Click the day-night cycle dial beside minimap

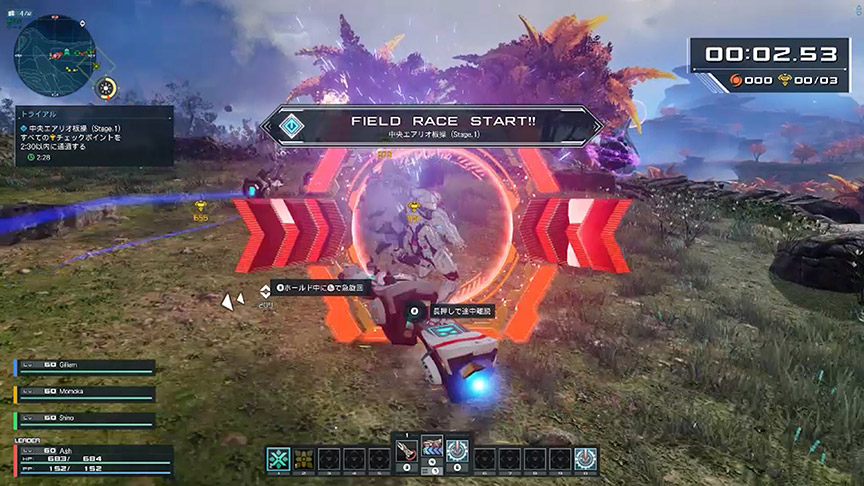click(x=106, y=88)
